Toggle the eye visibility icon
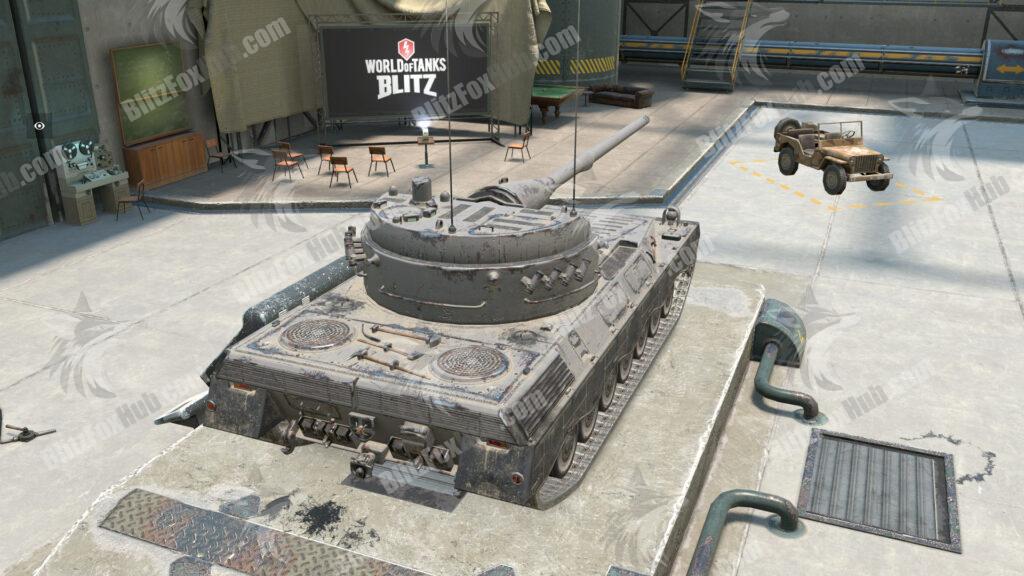Viewport: 1024px width, 576px height. pyautogui.click(x=38, y=127)
